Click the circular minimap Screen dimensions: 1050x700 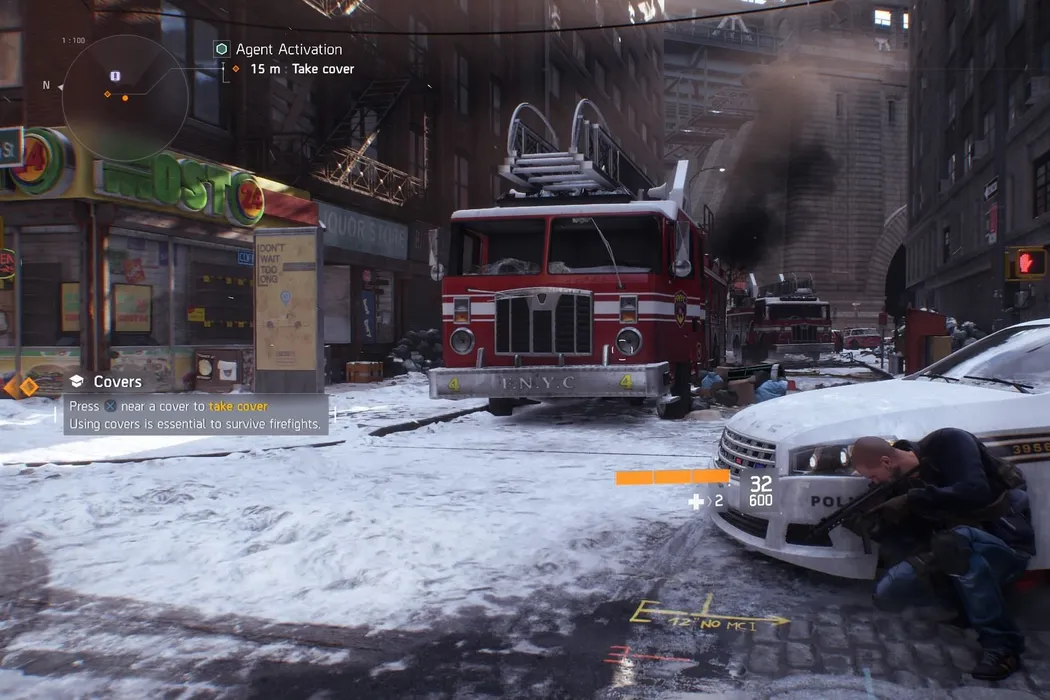[124, 97]
